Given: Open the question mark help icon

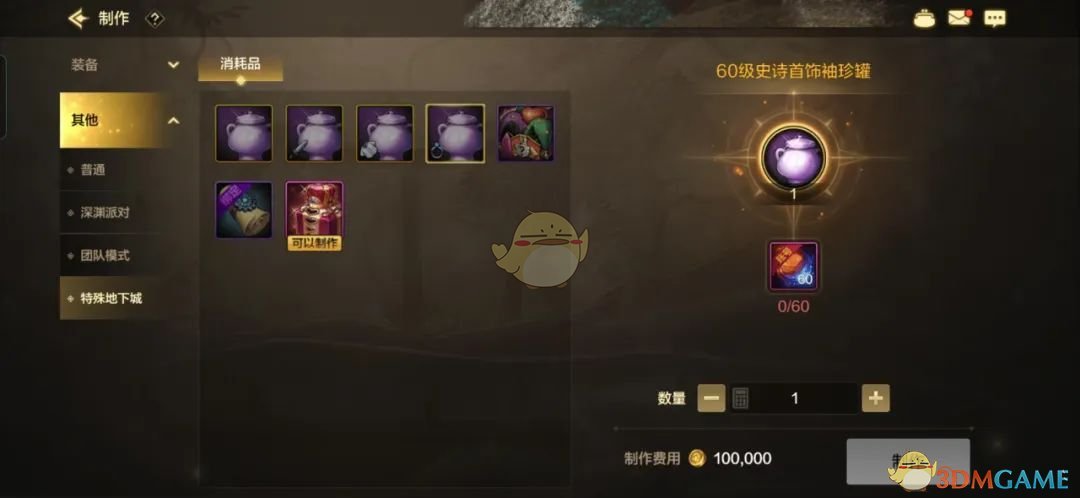Looking at the screenshot, I should click(154, 18).
